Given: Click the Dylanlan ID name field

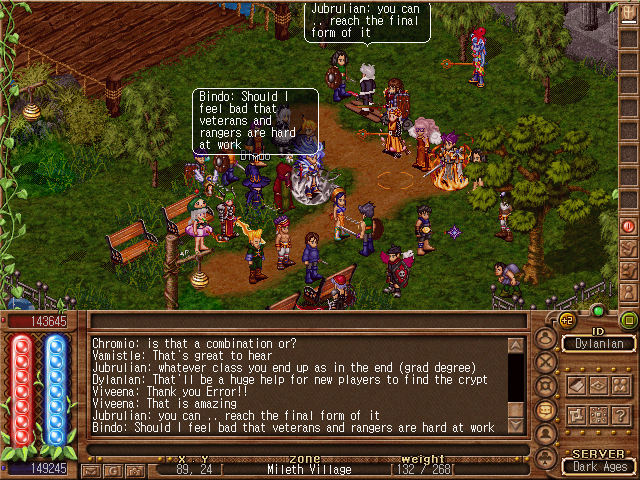Looking at the screenshot, I should (x=599, y=343).
